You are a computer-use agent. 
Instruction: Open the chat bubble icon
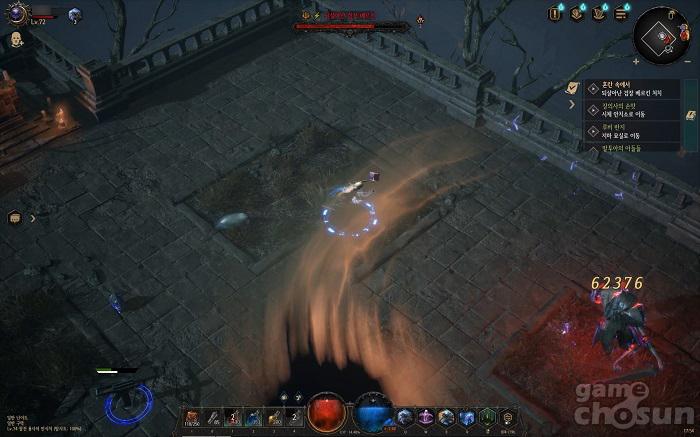pyautogui.click(x=15, y=217)
